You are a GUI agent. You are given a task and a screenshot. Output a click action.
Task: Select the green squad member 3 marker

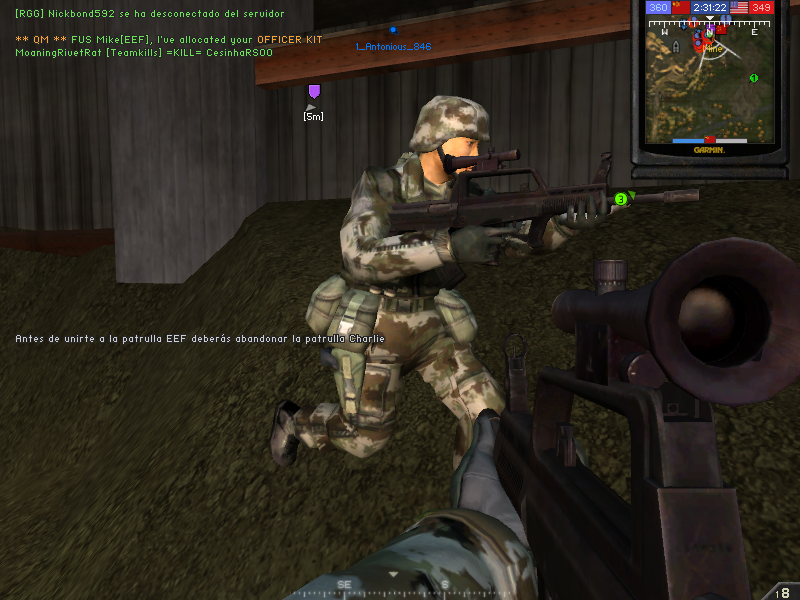pos(621,200)
